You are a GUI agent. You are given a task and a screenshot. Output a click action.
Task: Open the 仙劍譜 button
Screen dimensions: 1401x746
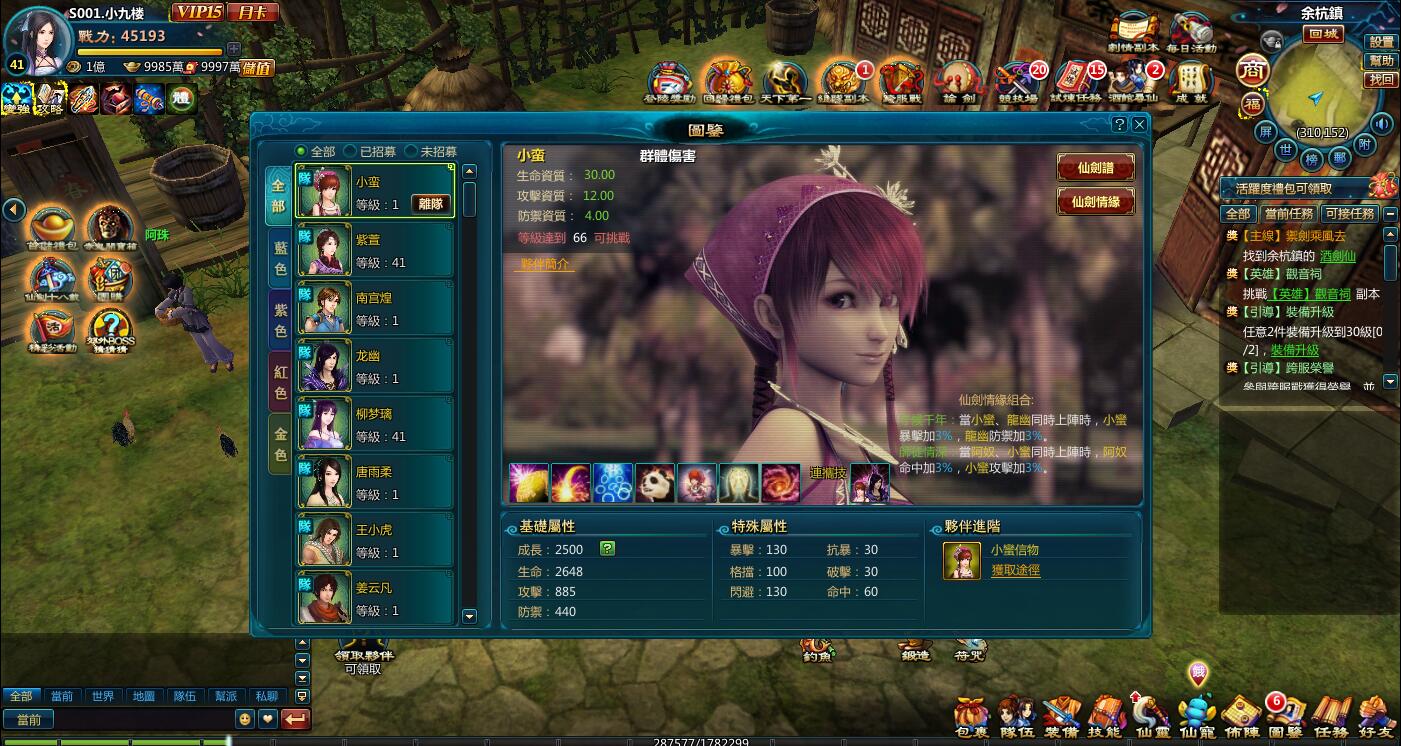(1096, 167)
